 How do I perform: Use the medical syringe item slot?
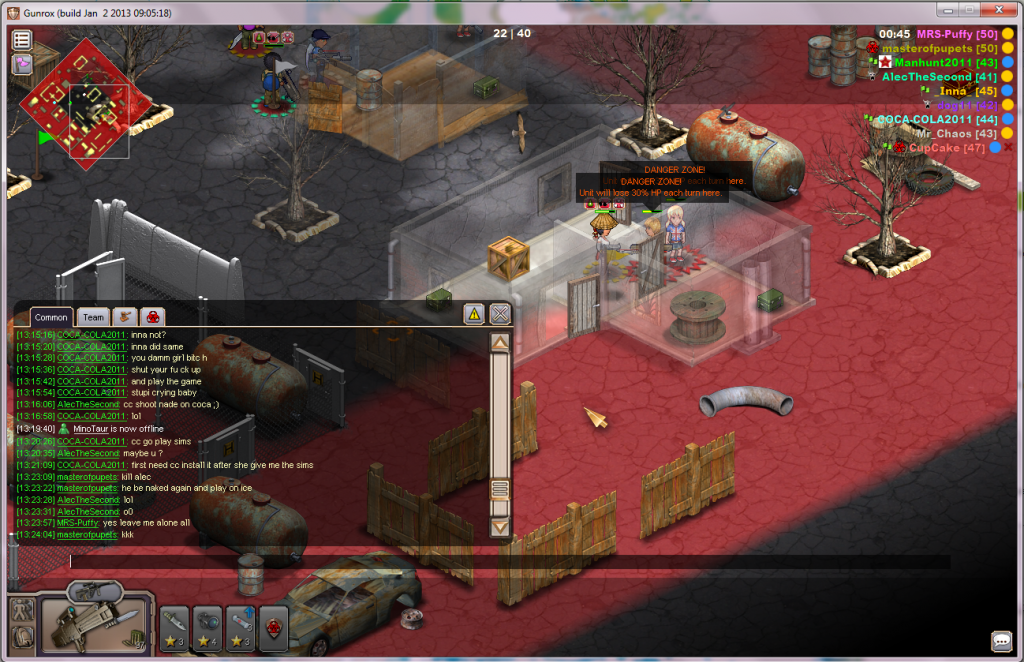(241, 628)
